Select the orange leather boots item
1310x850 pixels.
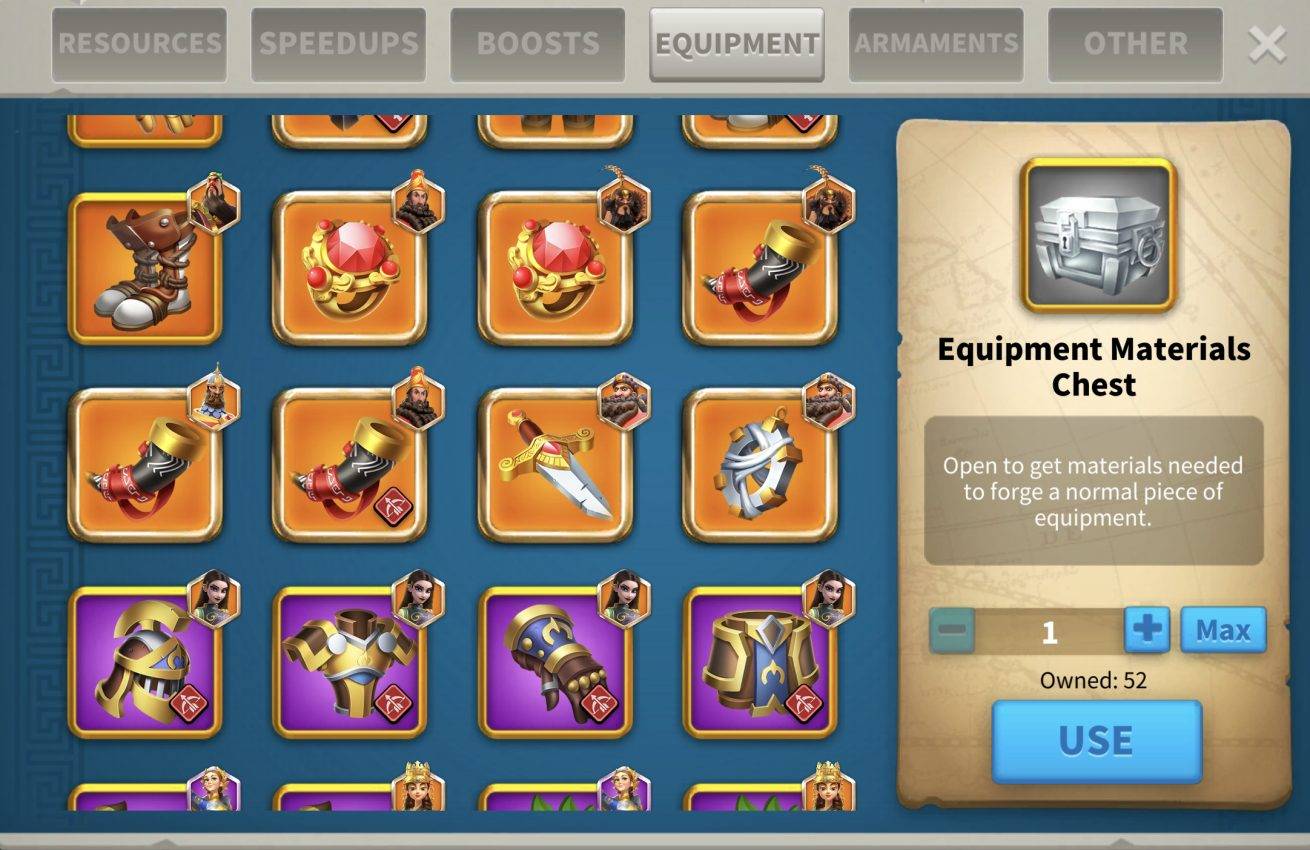coord(145,268)
